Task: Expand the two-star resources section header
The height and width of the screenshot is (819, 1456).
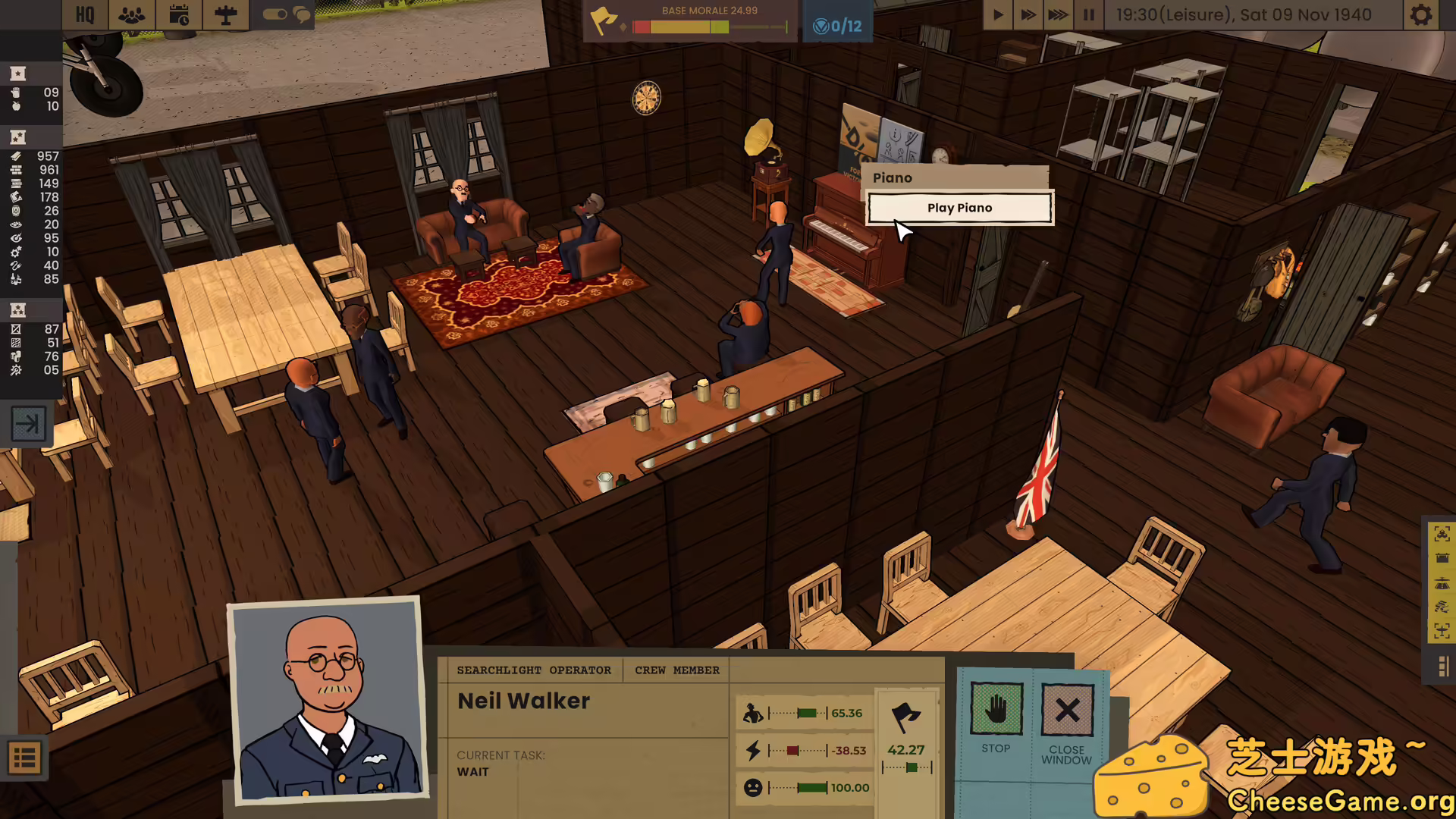Action: pos(17,137)
